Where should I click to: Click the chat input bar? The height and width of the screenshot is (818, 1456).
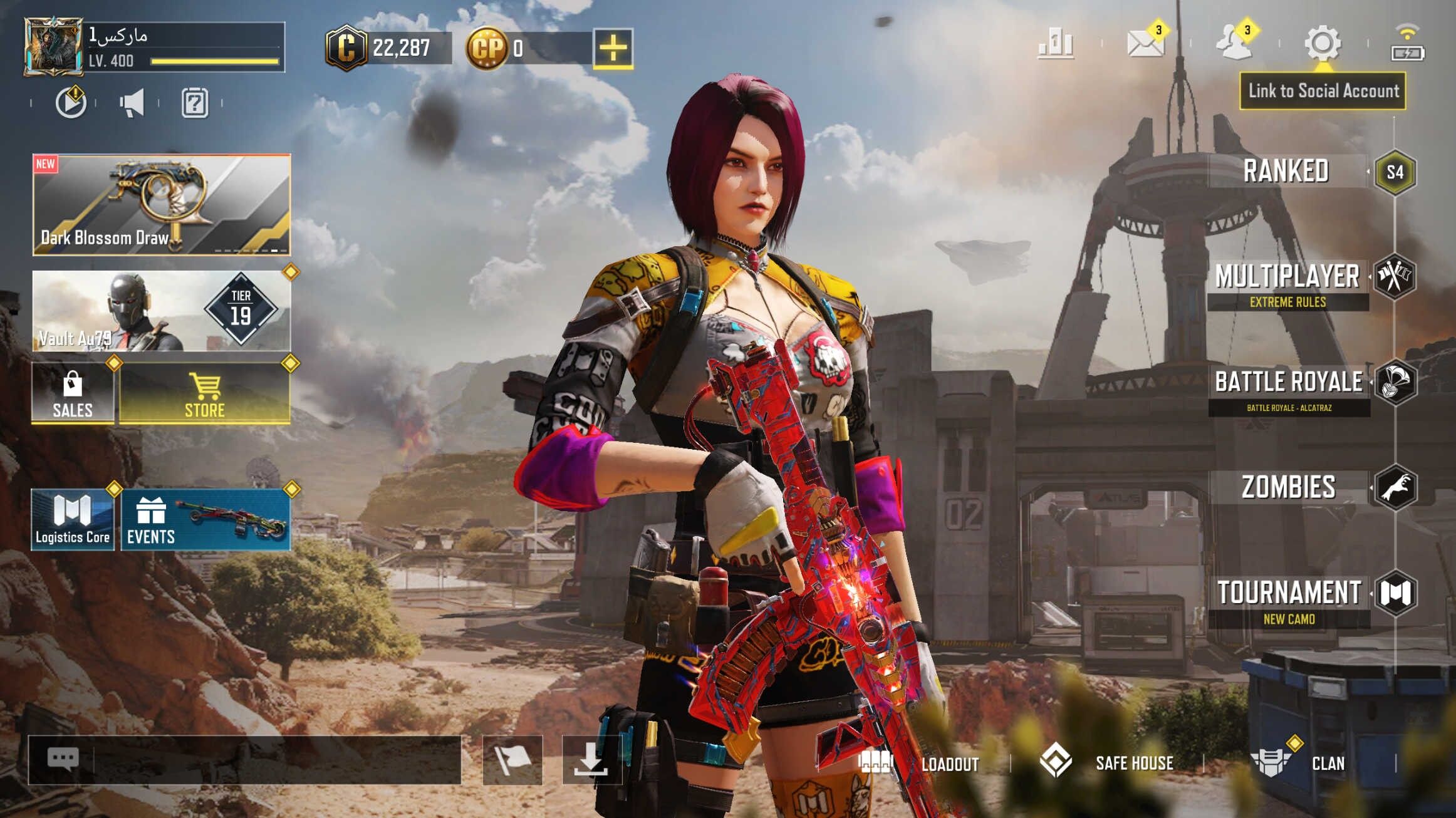(276, 760)
